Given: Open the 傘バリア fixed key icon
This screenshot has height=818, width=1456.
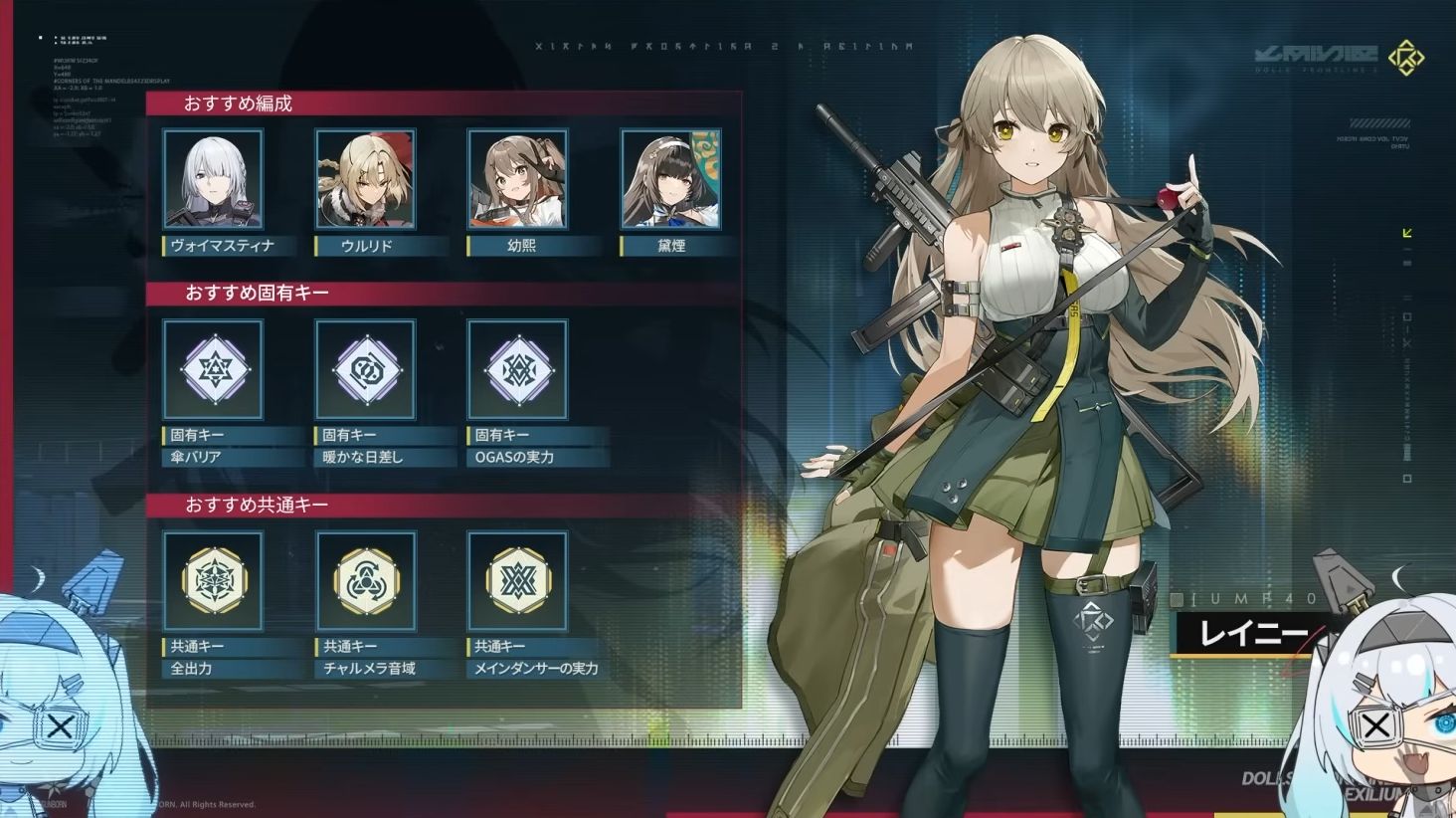Looking at the screenshot, I should [x=213, y=369].
